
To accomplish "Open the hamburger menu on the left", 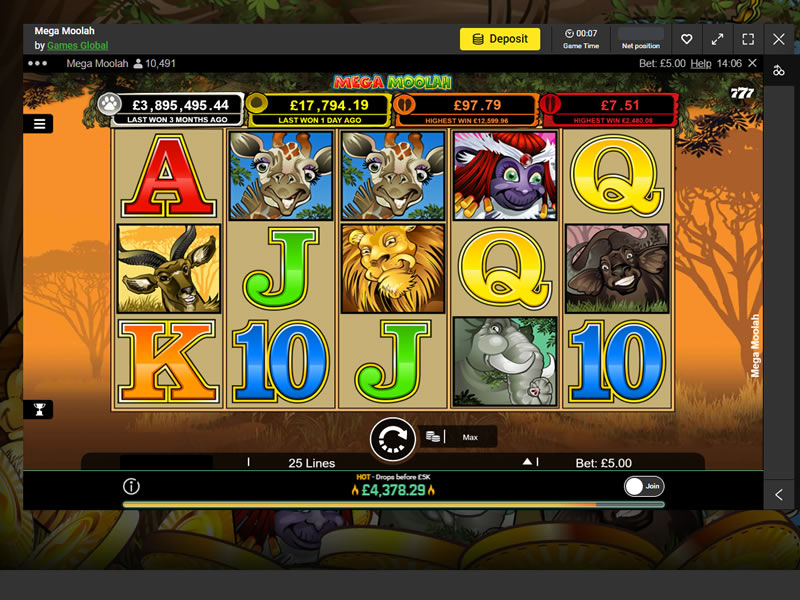I will 39,124.
